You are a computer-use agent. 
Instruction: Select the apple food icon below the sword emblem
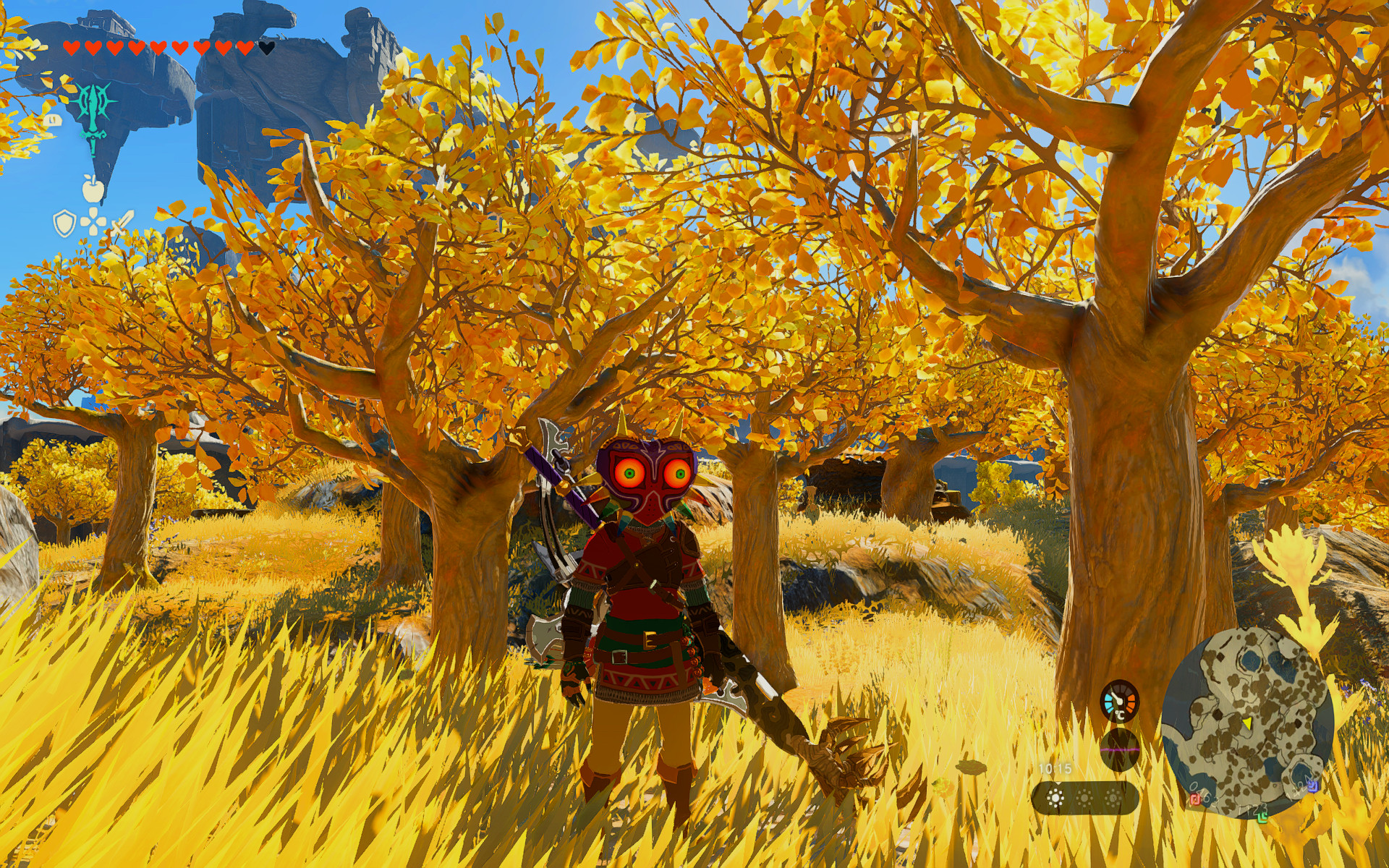(92, 188)
